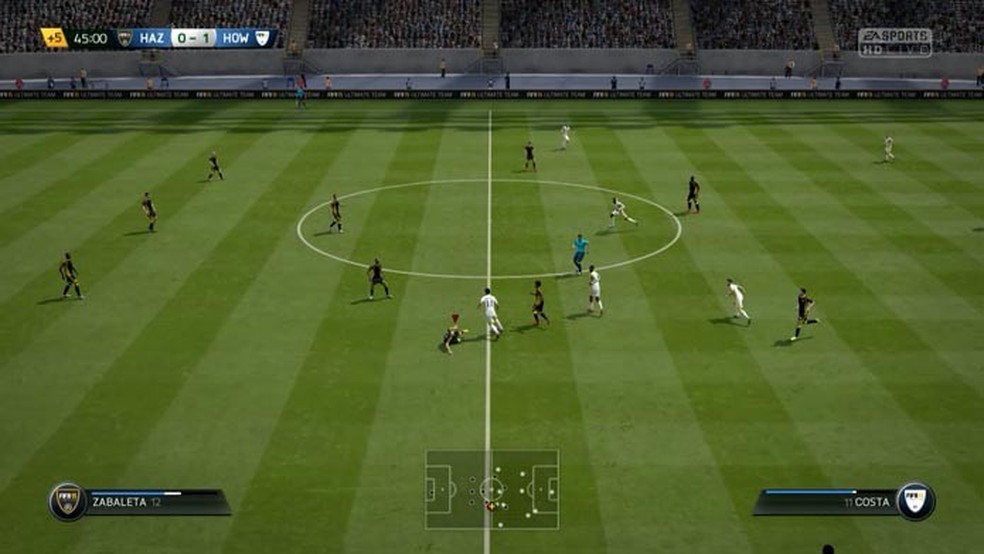Screen dimensions: 984x554
Task: Click the HOW team crest icon
Action: tap(263, 38)
